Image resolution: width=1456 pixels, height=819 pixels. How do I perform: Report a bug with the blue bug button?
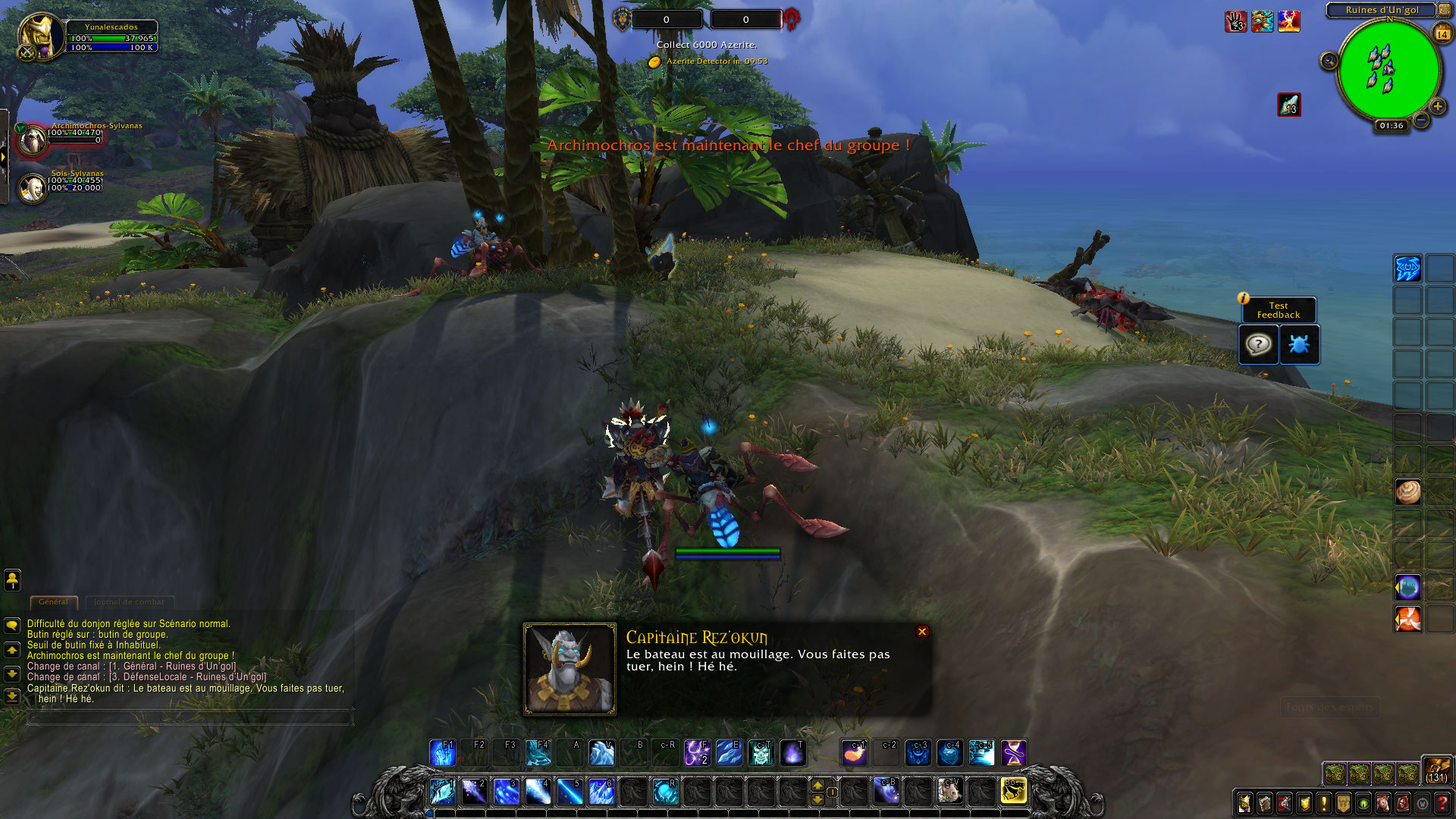pyautogui.click(x=1299, y=345)
